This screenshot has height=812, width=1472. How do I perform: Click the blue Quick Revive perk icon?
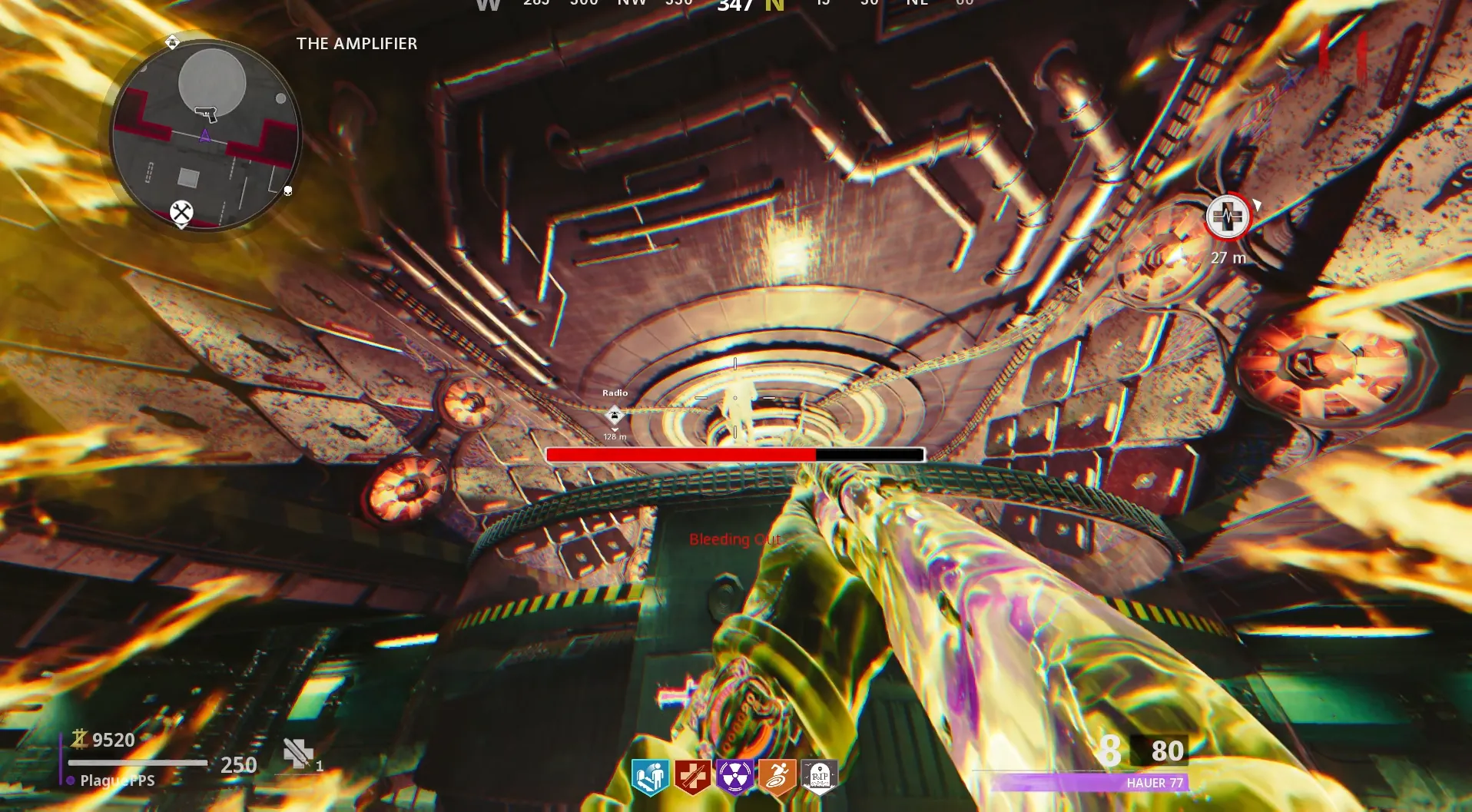pyautogui.click(x=650, y=777)
